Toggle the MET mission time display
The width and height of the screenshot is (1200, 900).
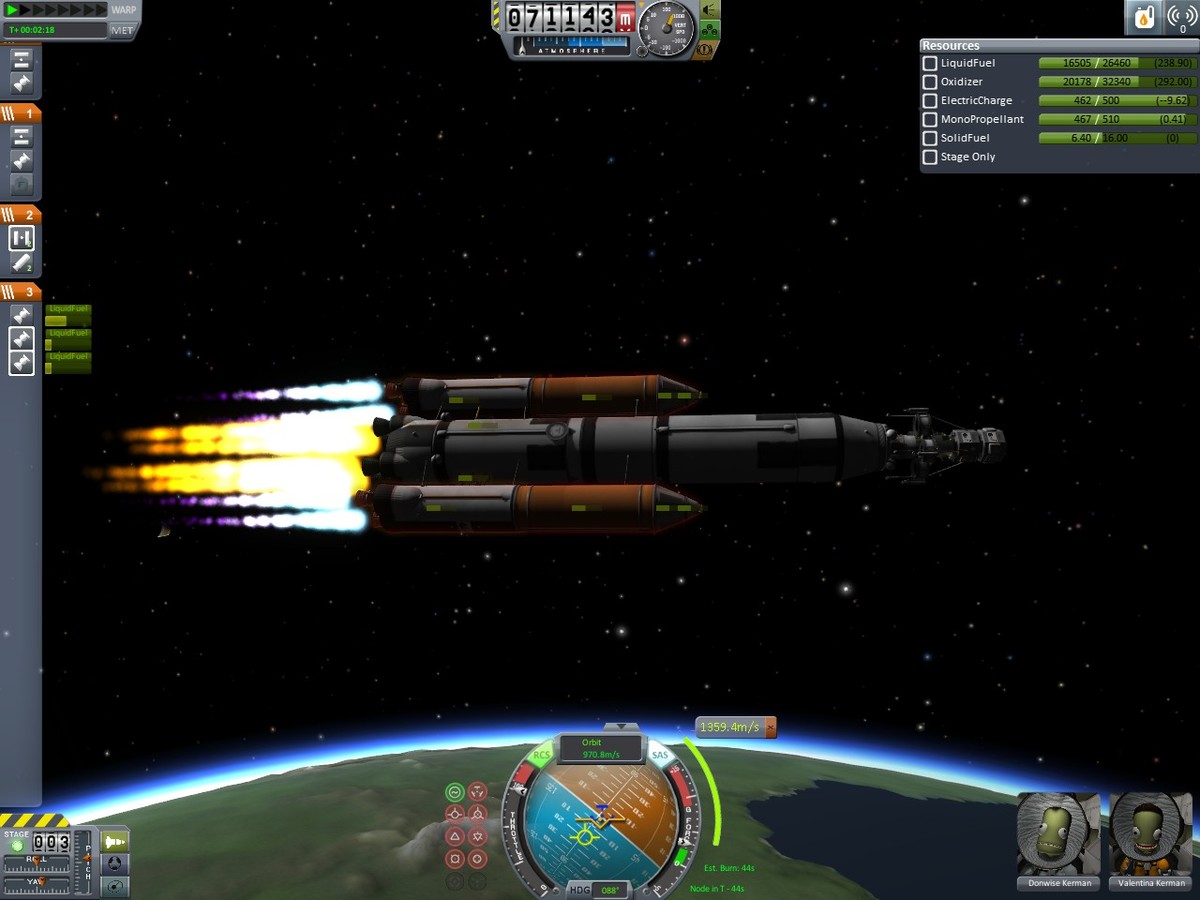(x=123, y=30)
